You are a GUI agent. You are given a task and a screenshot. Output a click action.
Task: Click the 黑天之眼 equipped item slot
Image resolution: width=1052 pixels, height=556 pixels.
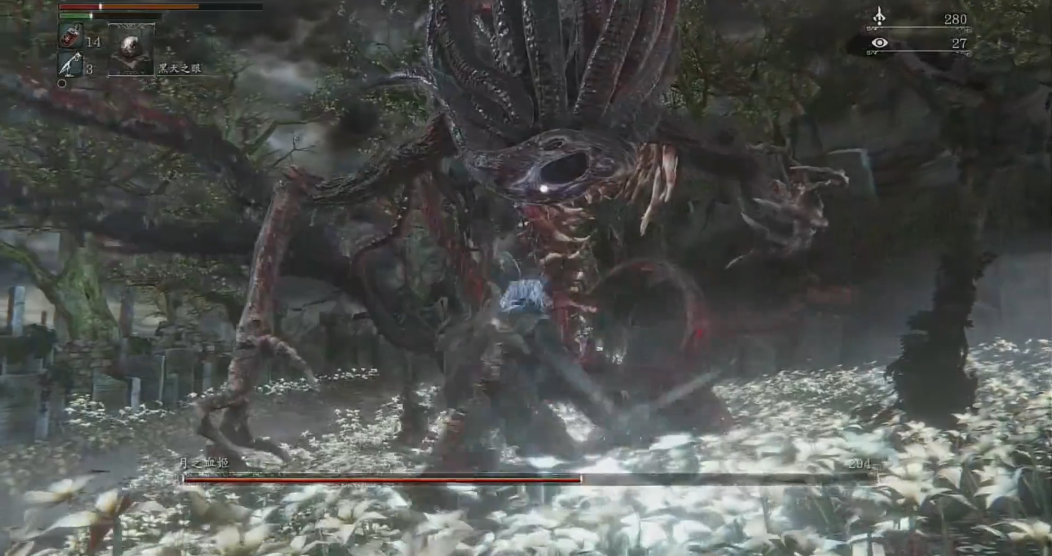(x=131, y=49)
